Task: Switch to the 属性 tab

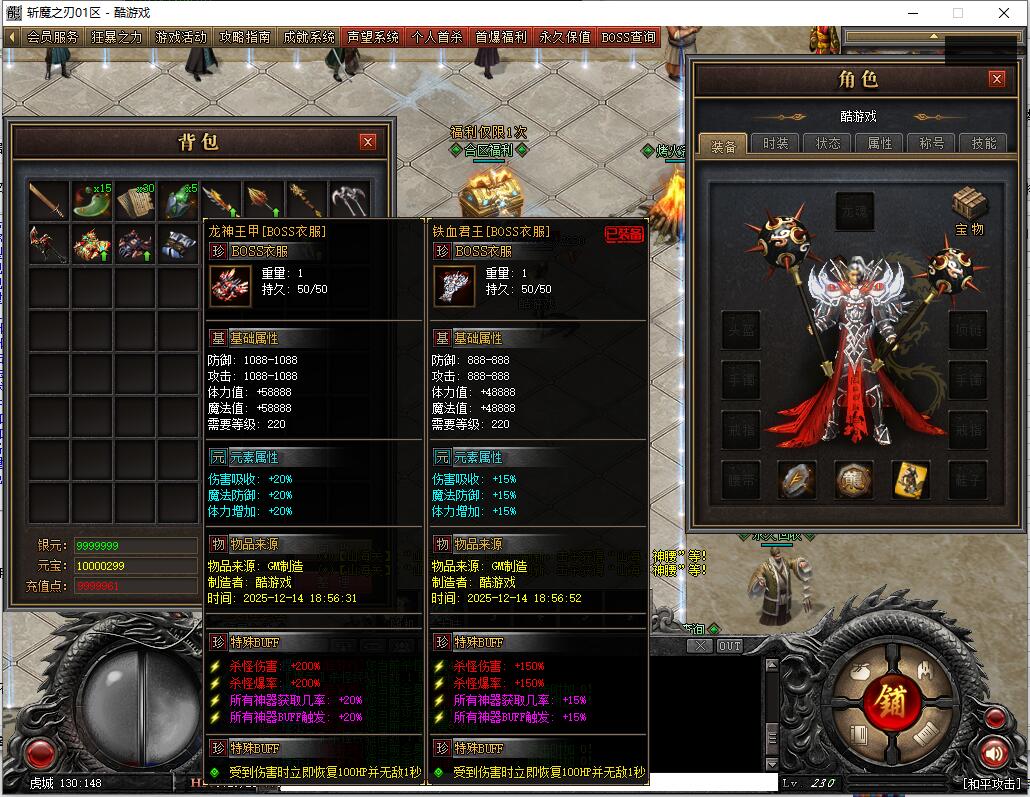Action: coord(880,144)
